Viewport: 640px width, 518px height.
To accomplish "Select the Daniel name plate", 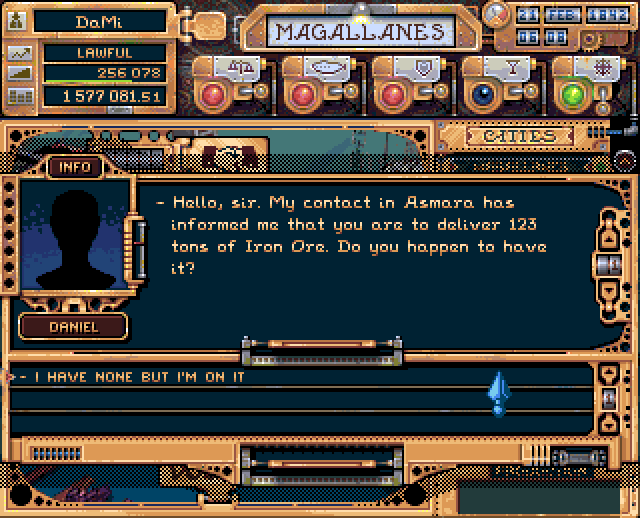I will tap(74, 326).
